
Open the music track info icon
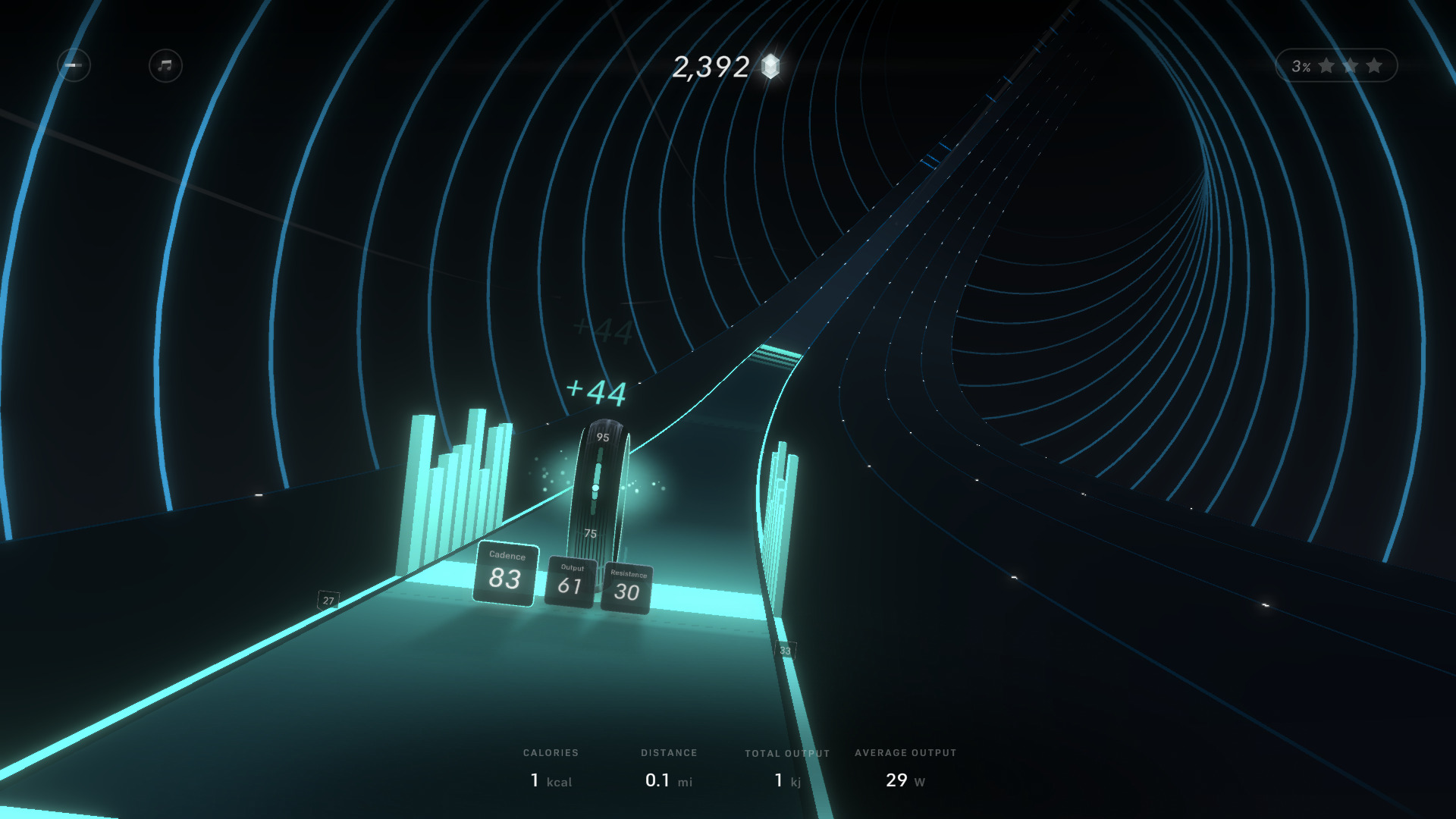(164, 66)
